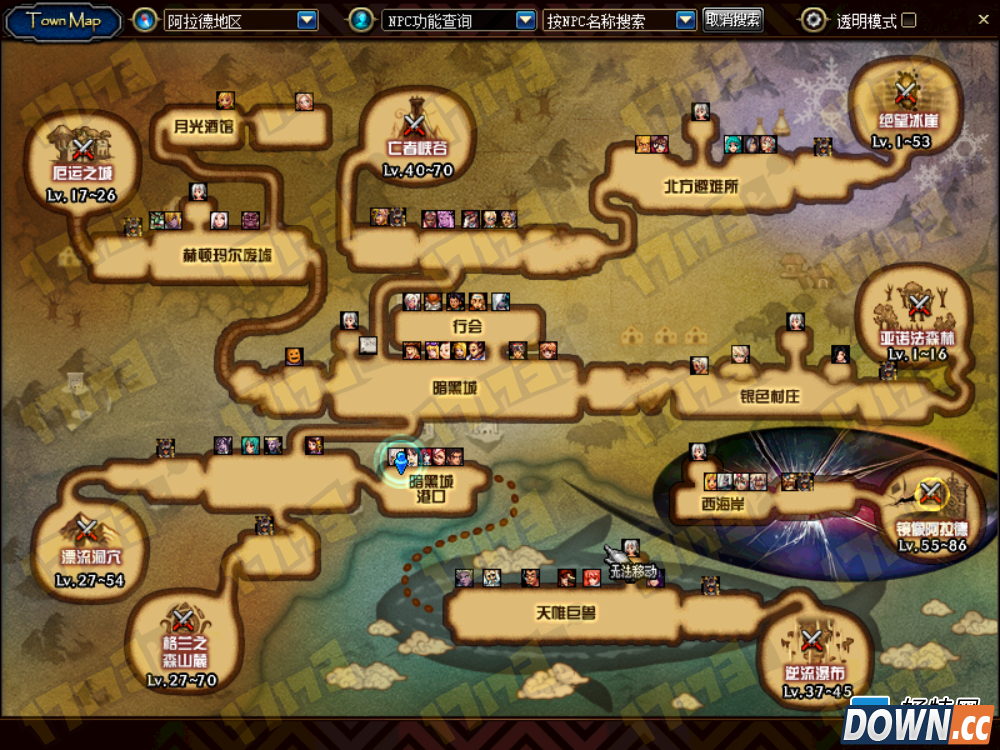
Task: Choose the 绝望冰崖 dungeon marker
Action: tap(906, 95)
